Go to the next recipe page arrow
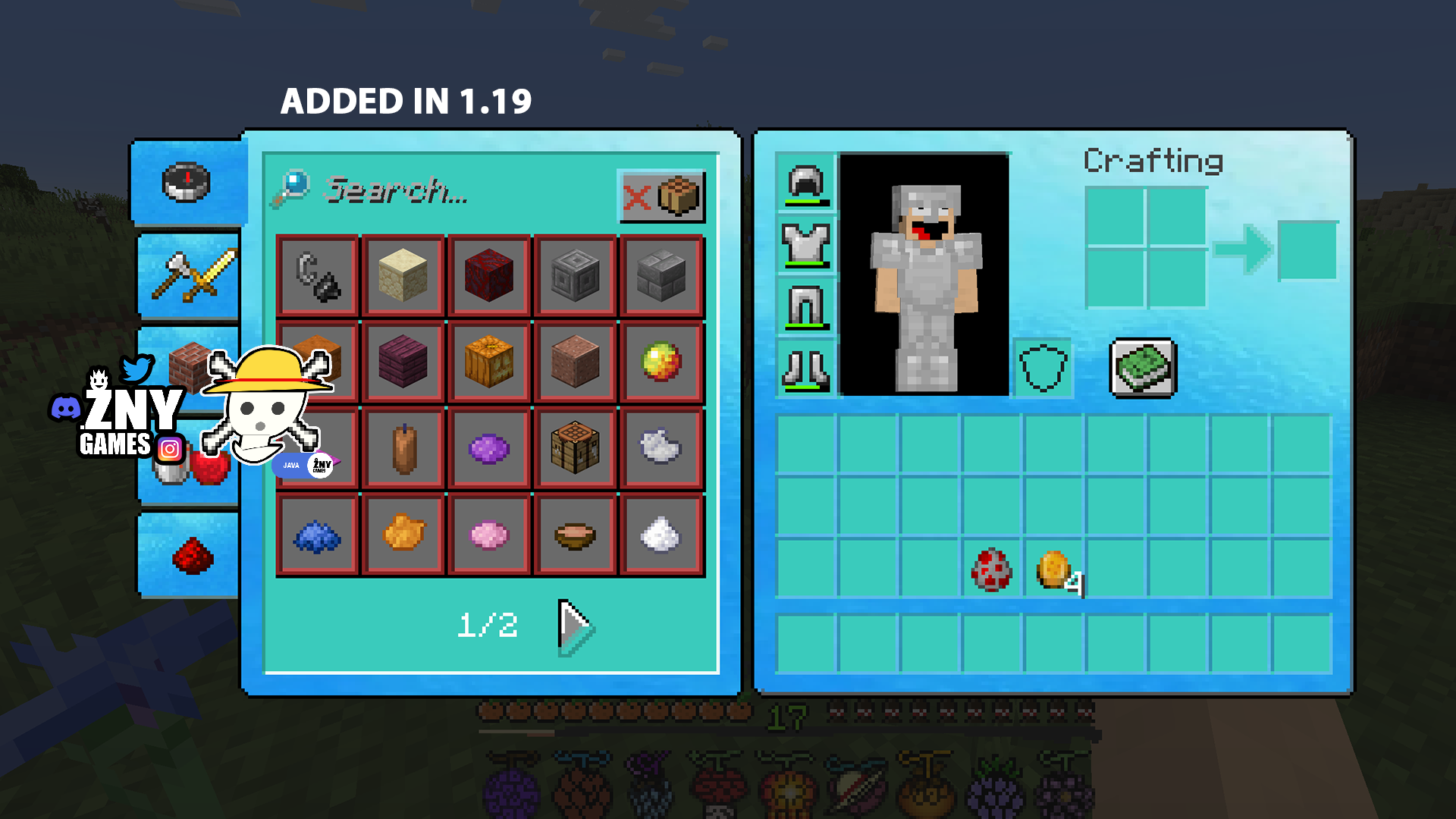 [x=575, y=626]
